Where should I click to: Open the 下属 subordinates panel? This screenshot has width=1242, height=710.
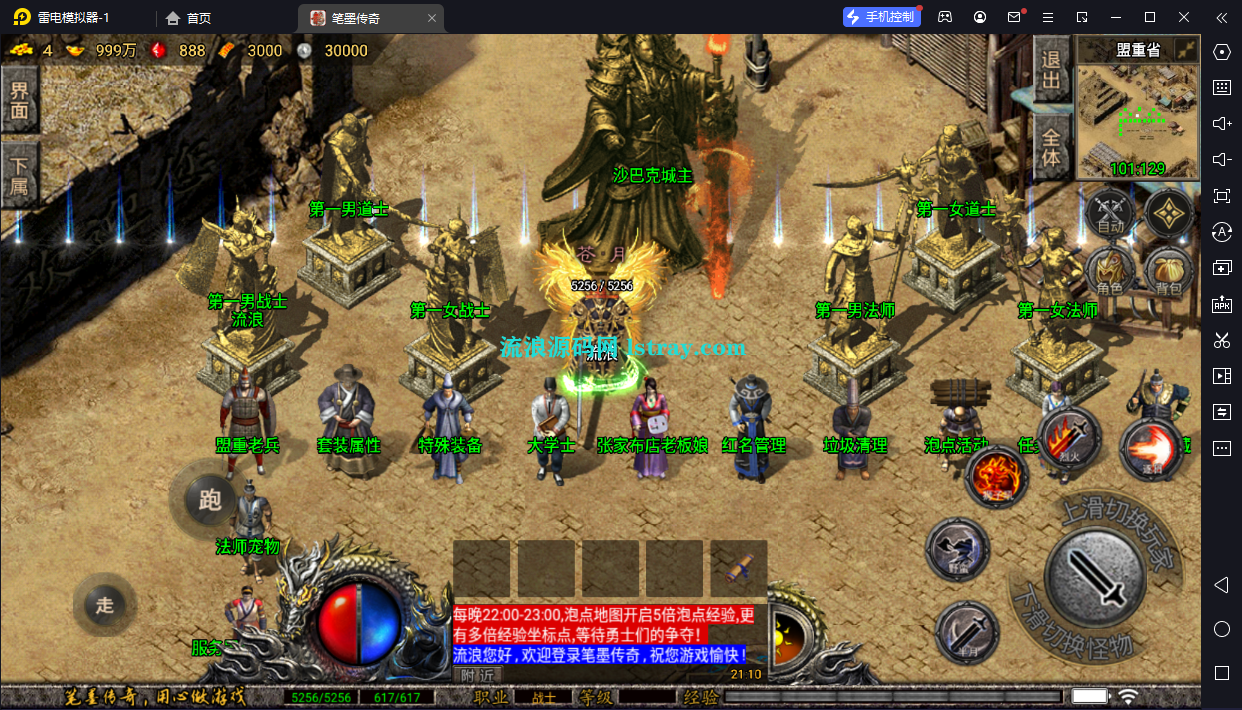tap(19, 173)
